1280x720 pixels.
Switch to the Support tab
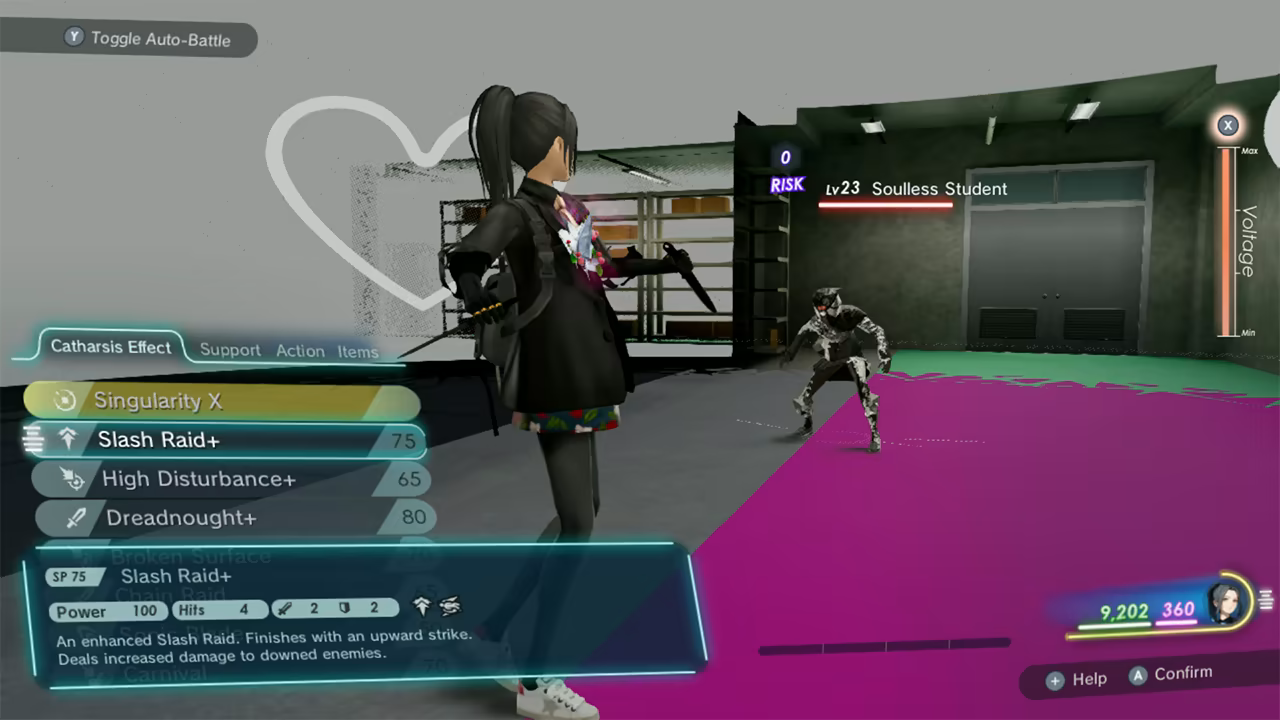[229, 351]
